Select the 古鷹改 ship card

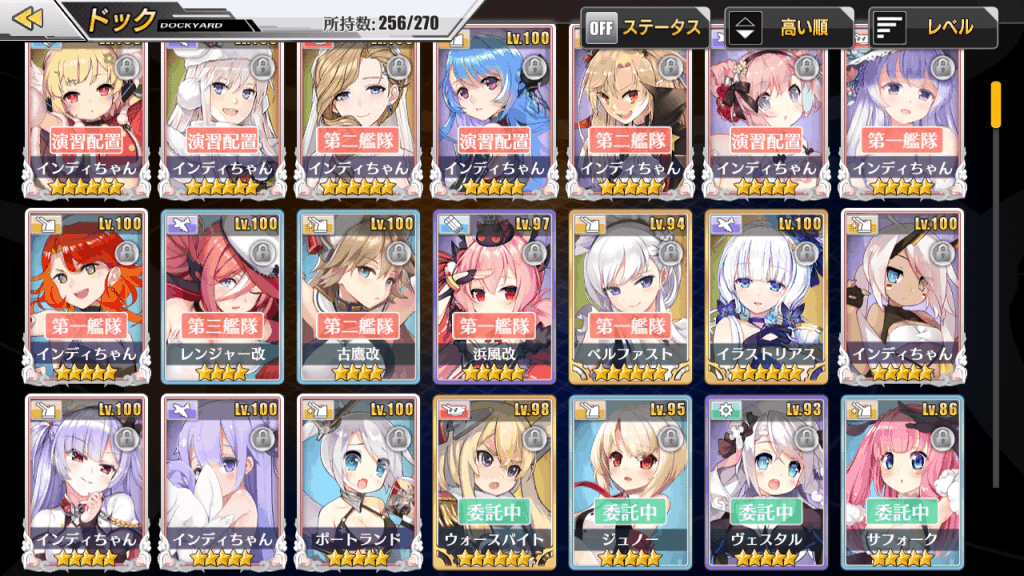(x=359, y=295)
